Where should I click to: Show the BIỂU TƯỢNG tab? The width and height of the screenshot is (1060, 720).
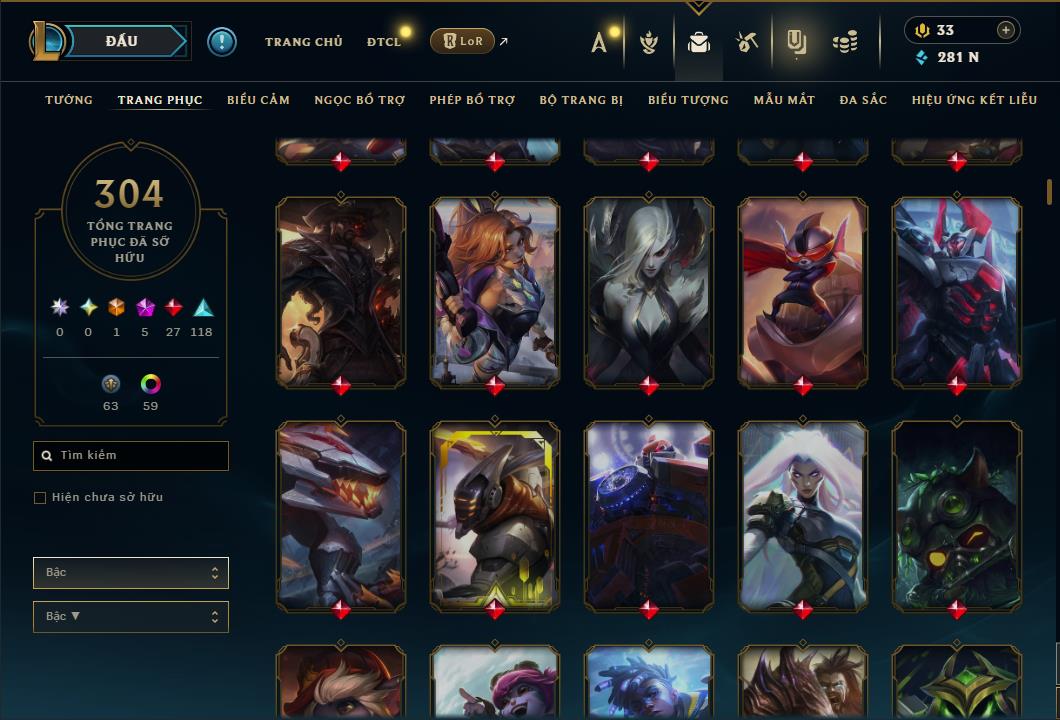point(688,100)
